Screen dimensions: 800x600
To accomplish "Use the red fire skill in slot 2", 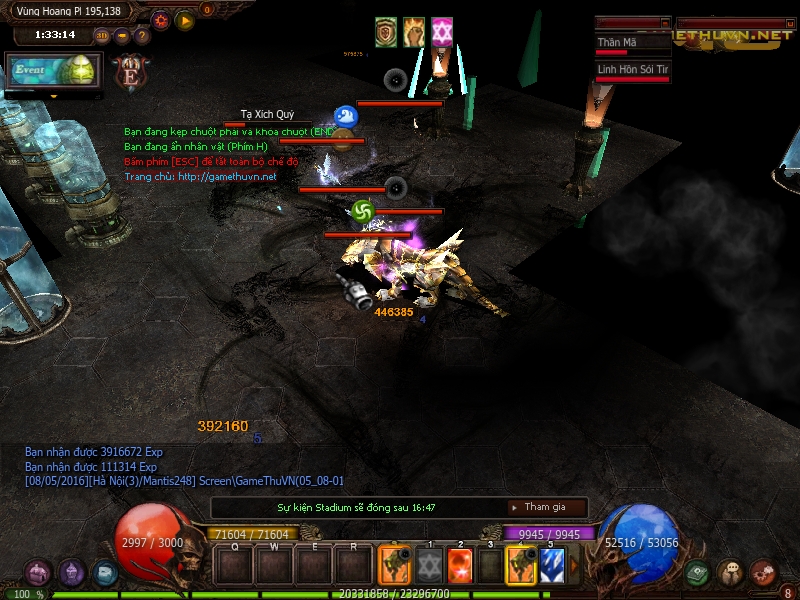I will [460, 567].
